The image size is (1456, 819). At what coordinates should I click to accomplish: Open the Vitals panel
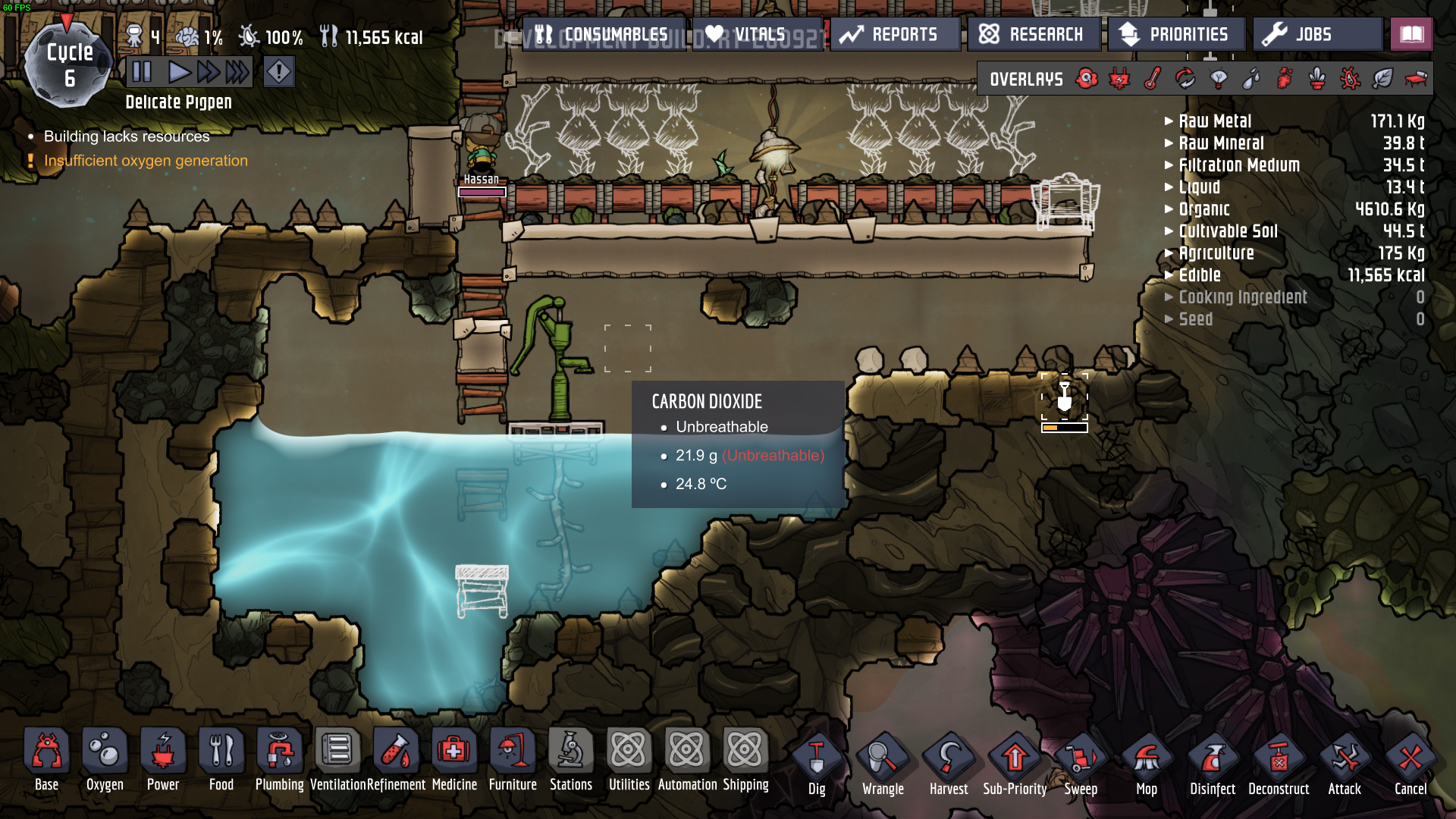(x=746, y=35)
